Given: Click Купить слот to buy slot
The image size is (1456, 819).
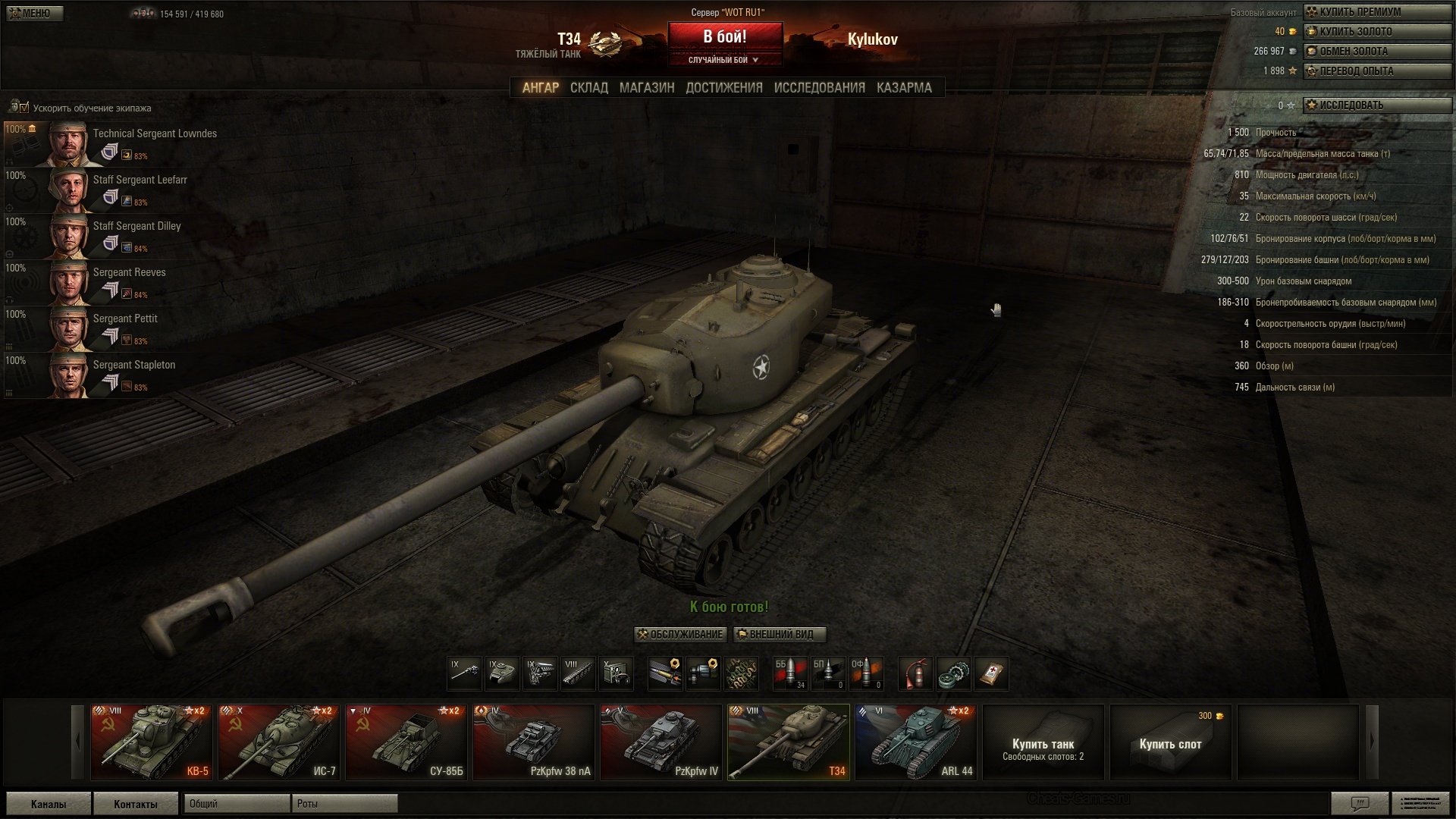Looking at the screenshot, I should click(x=1170, y=743).
